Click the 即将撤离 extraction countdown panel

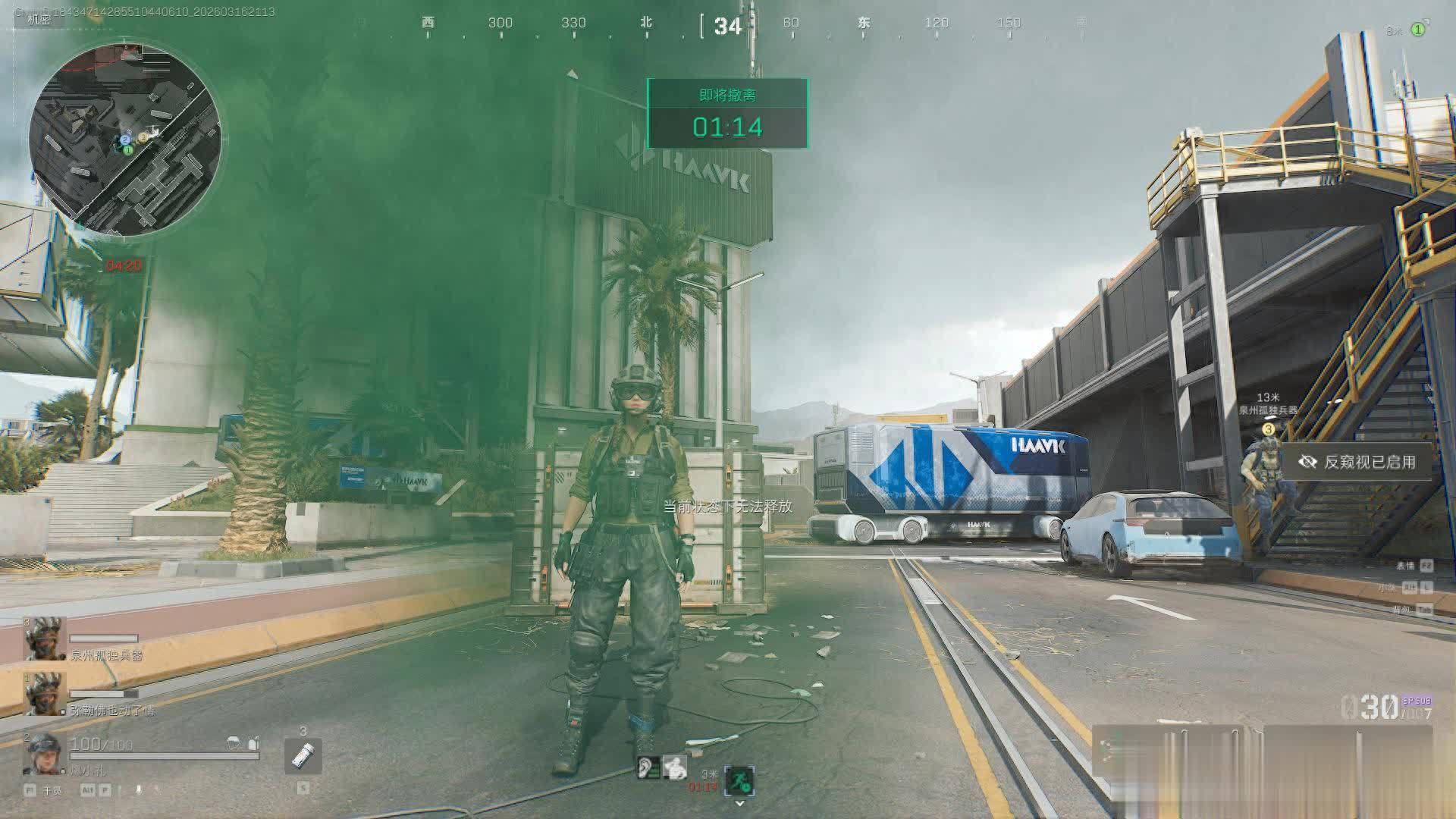pyautogui.click(x=727, y=114)
